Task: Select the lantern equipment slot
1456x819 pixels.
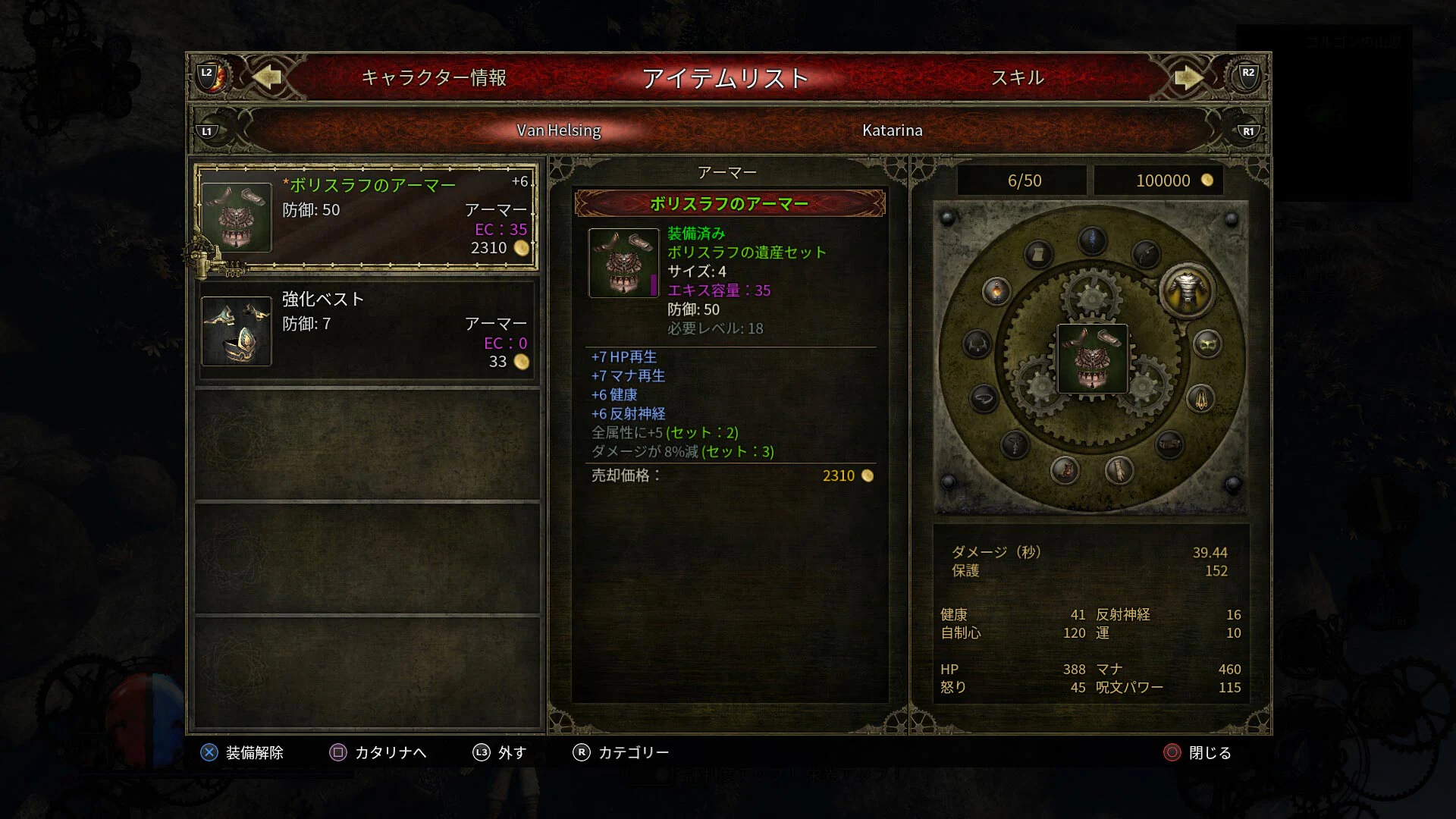Action: (996, 292)
